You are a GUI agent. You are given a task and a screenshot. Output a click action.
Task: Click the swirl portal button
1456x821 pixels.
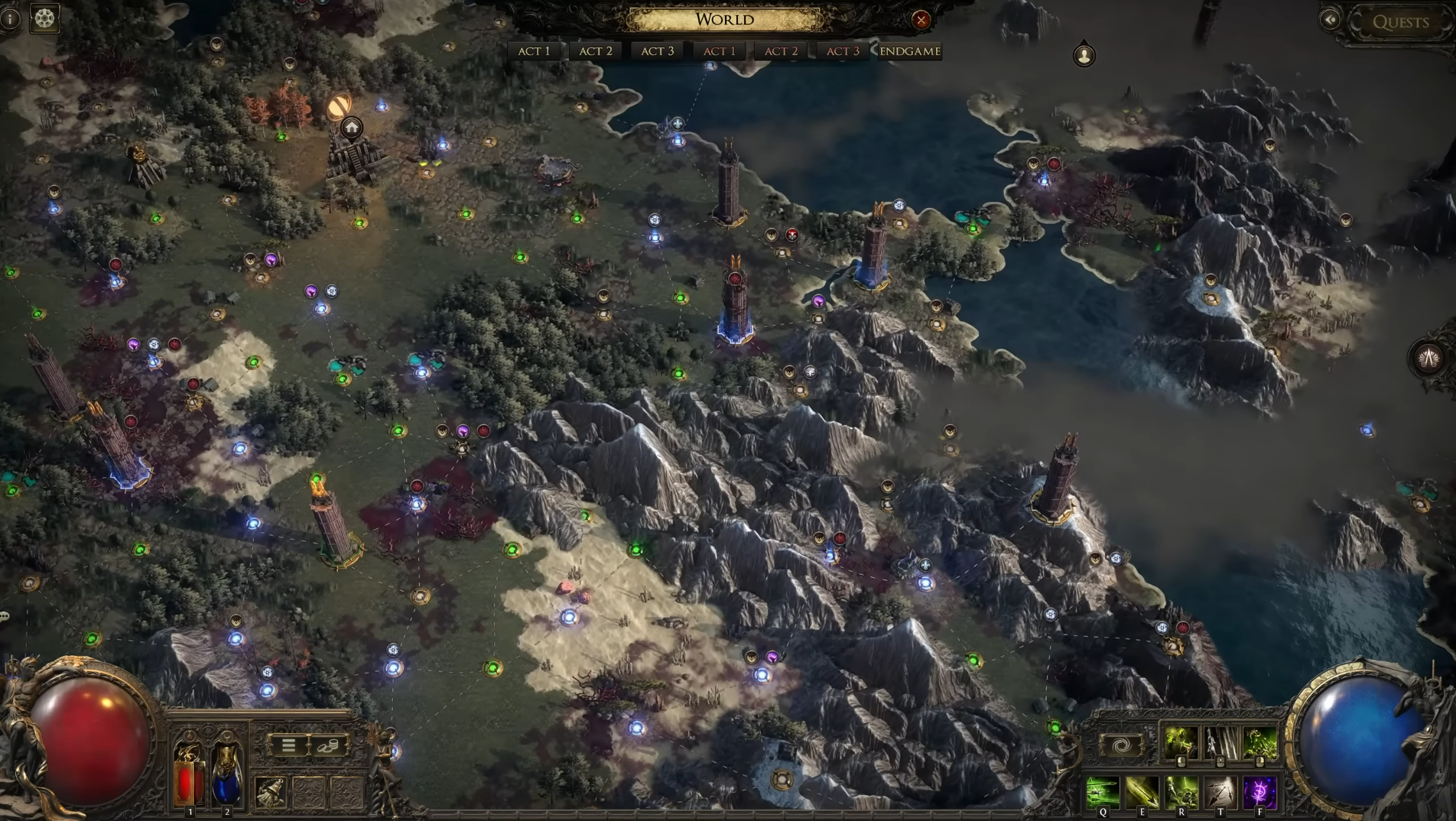click(1121, 745)
